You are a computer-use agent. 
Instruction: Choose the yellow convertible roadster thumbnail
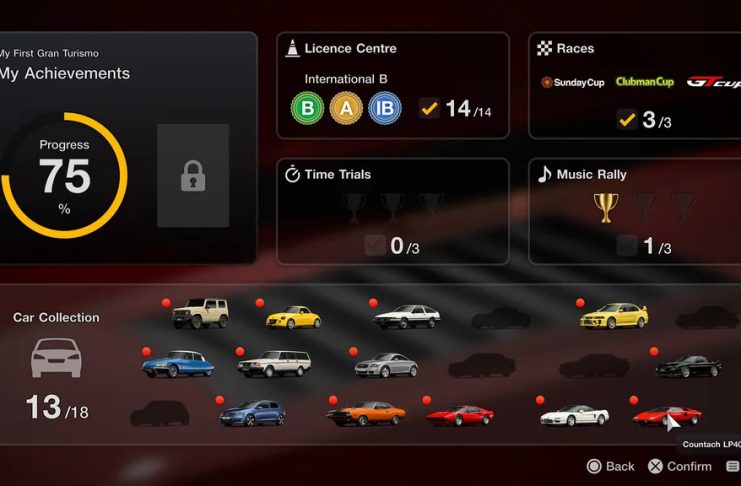[294, 317]
